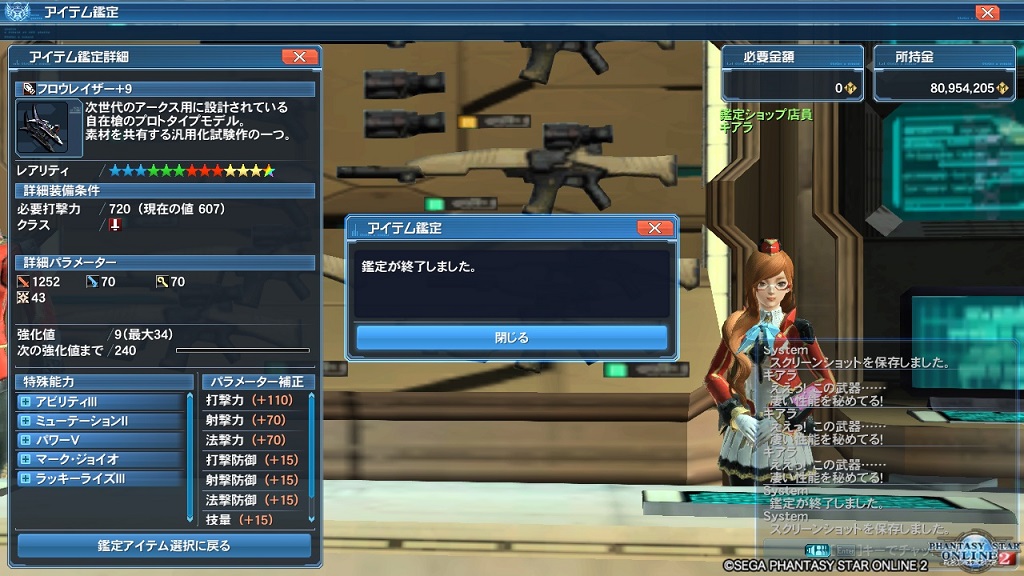Expand the パワーV special ability entry
The height and width of the screenshot is (576, 1024).
tap(25, 440)
